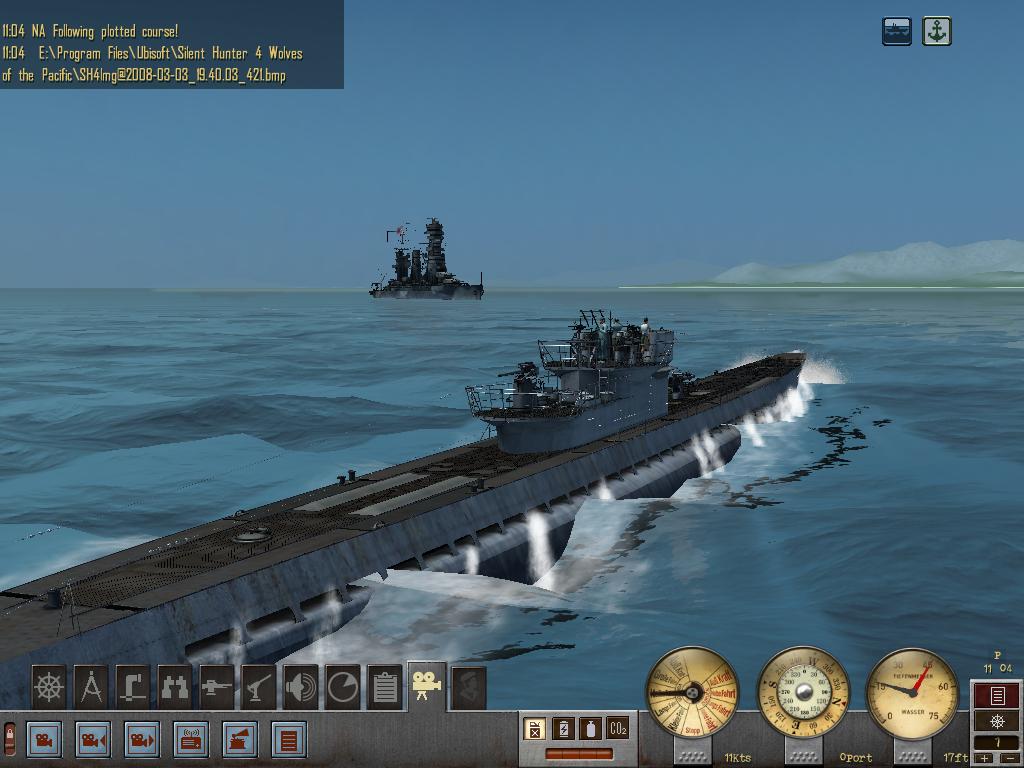
Task: Select the anti-aircraft flak gun station
Action: pos(259,688)
